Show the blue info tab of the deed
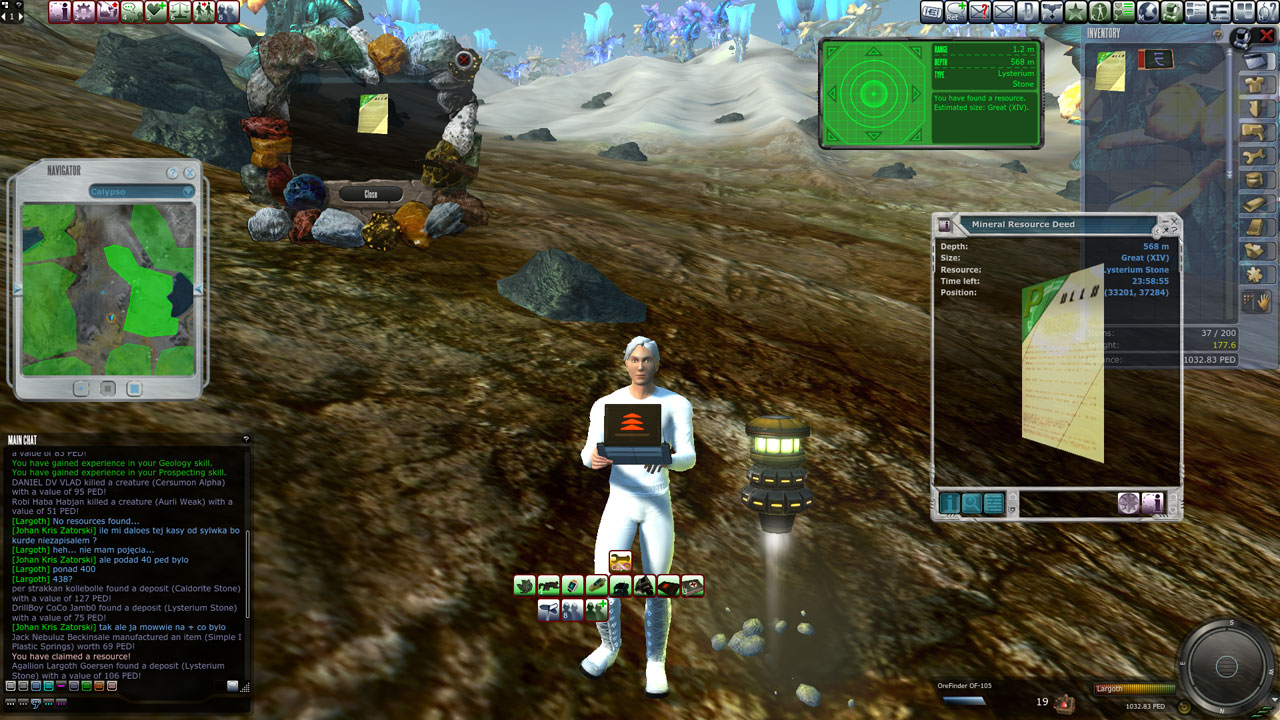The width and height of the screenshot is (1280, 720). 949,503
